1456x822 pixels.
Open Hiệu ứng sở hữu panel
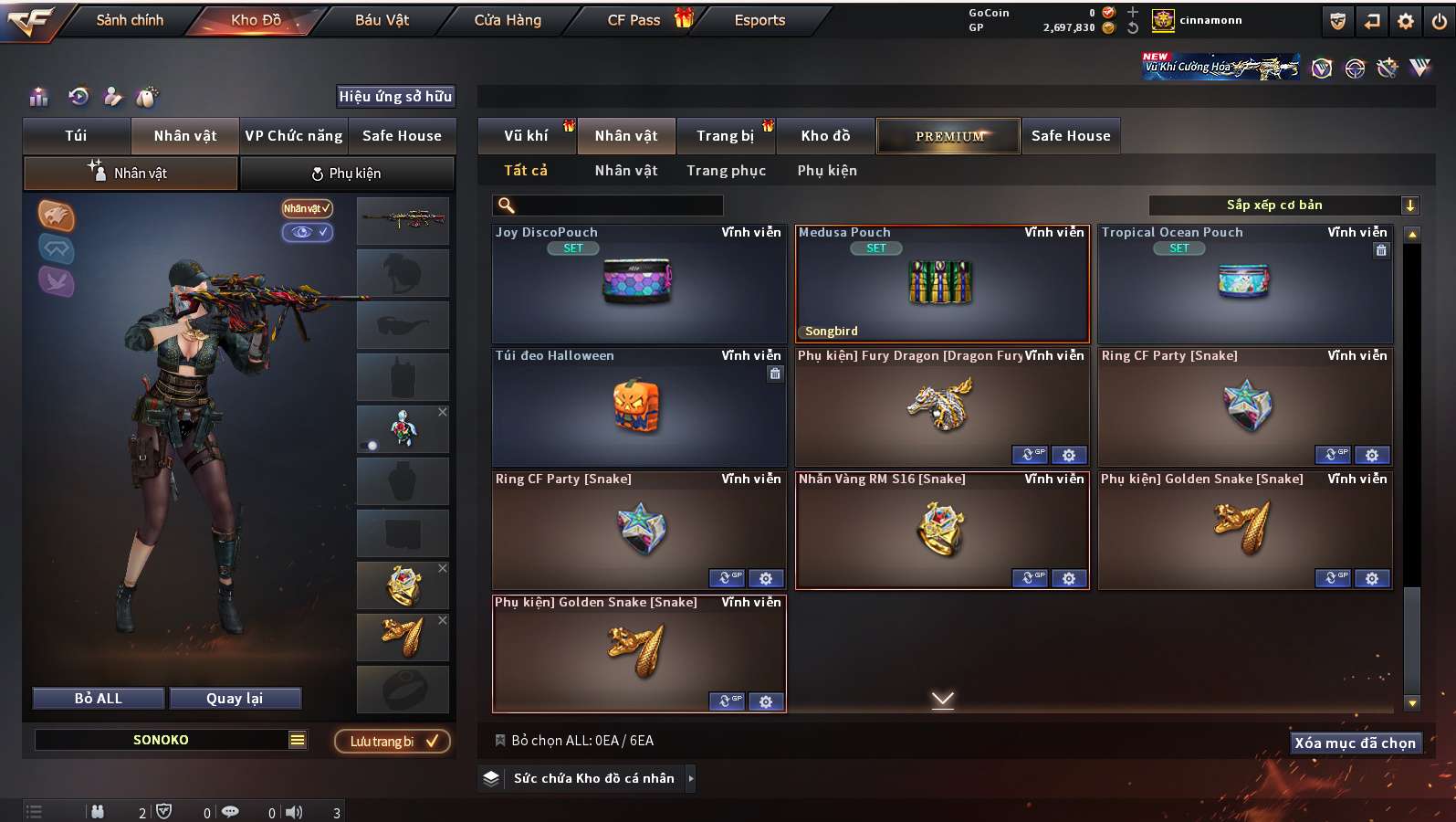tap(395, 97)
